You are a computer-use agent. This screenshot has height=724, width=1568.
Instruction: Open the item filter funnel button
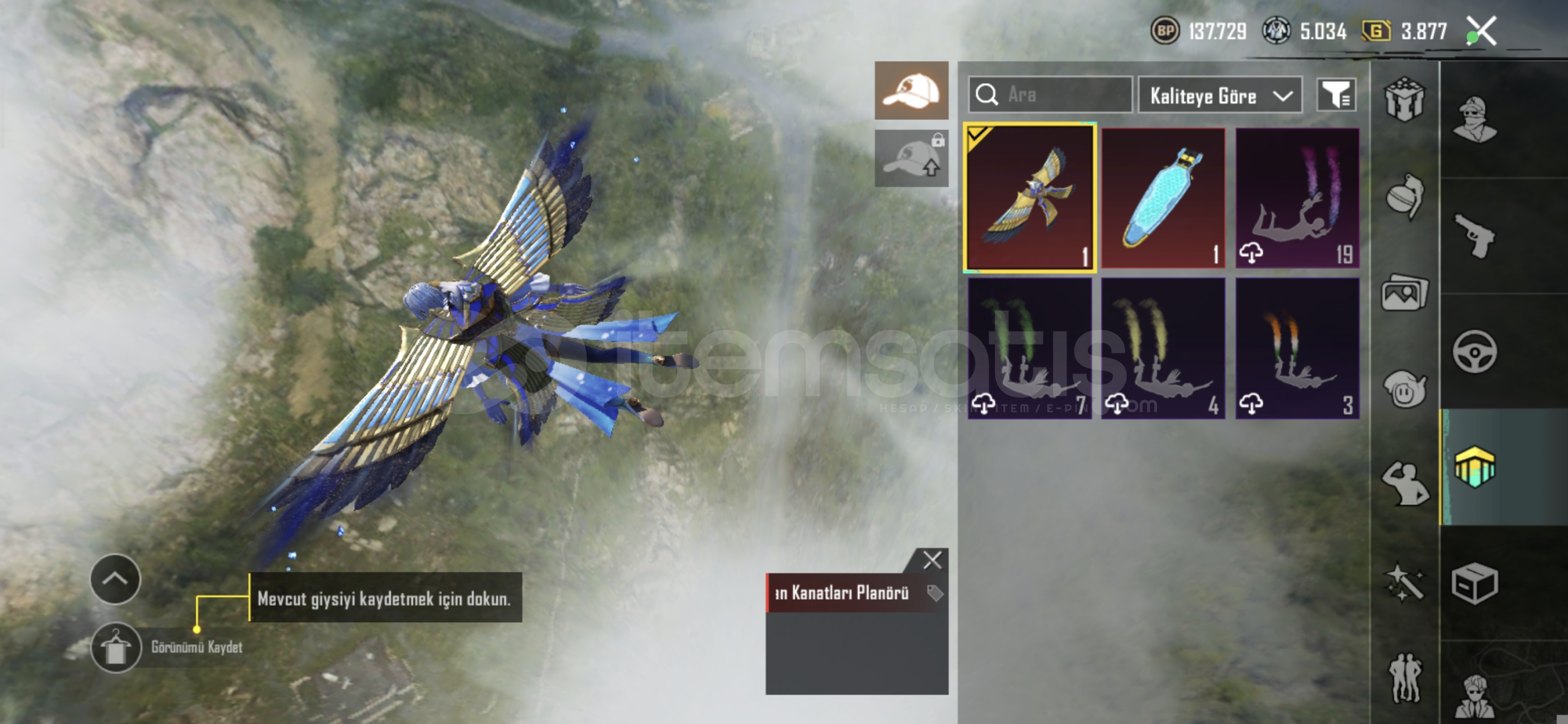(x=1336, y=95)
